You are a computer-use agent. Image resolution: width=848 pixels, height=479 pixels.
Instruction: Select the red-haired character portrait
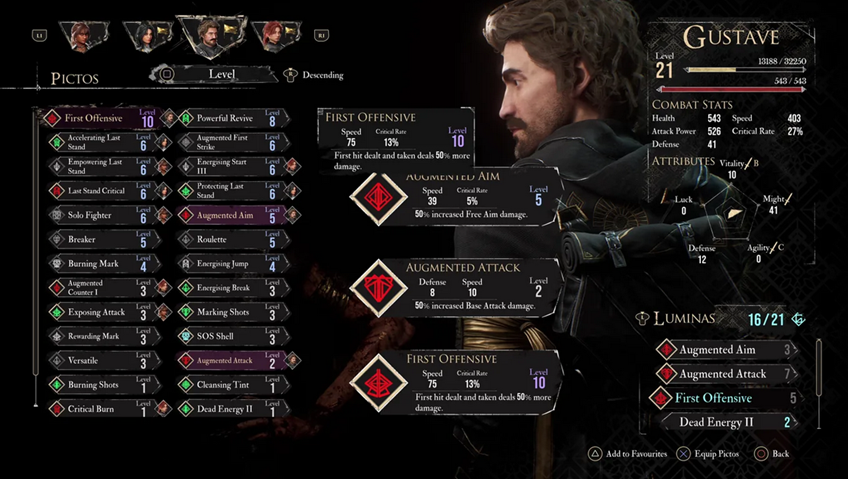click(x=274, y=37)
